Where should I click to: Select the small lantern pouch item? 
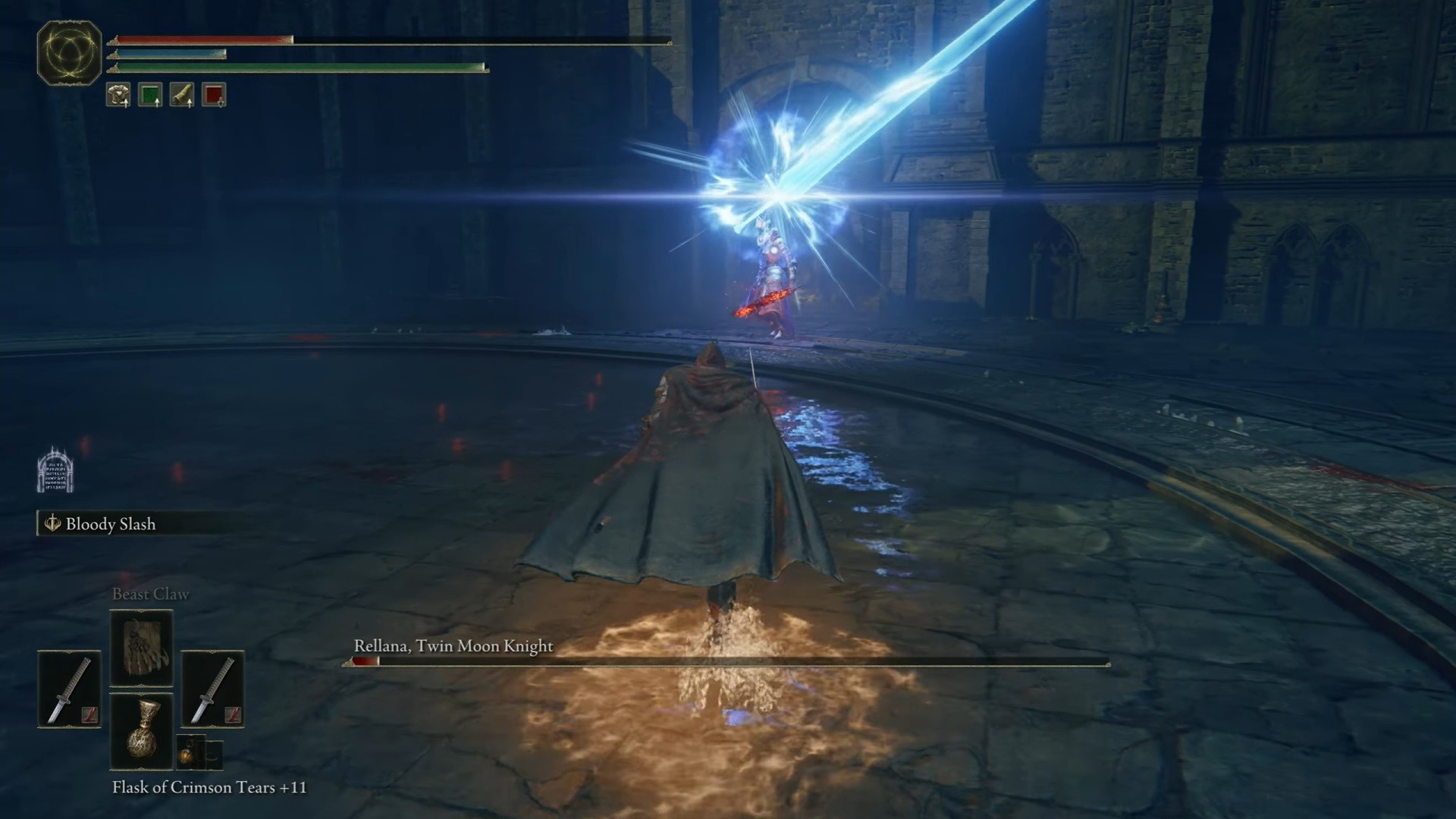190,752
